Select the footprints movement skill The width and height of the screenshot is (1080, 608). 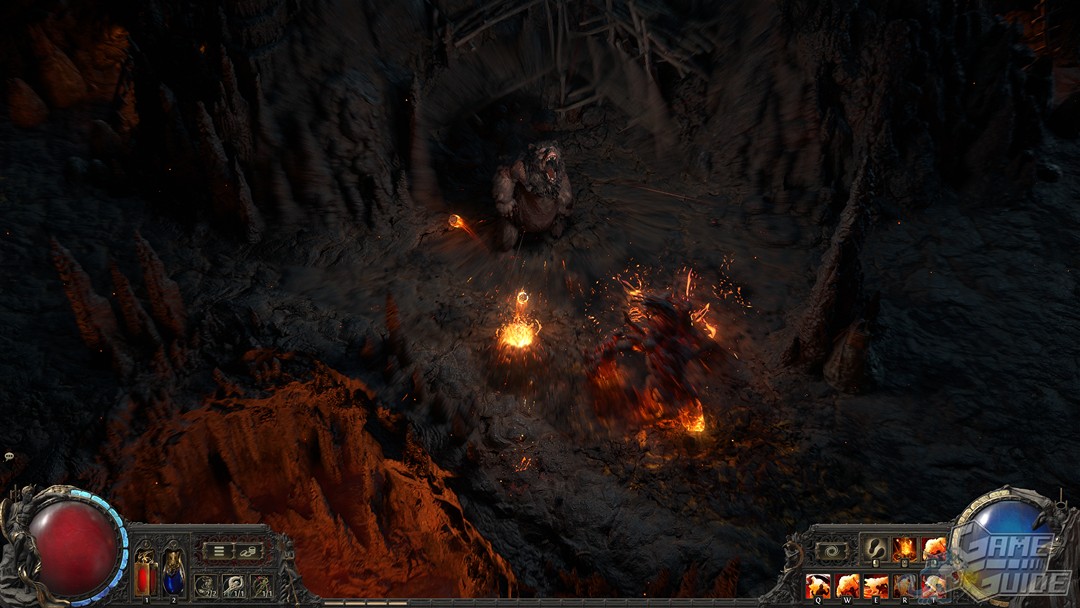875,549
